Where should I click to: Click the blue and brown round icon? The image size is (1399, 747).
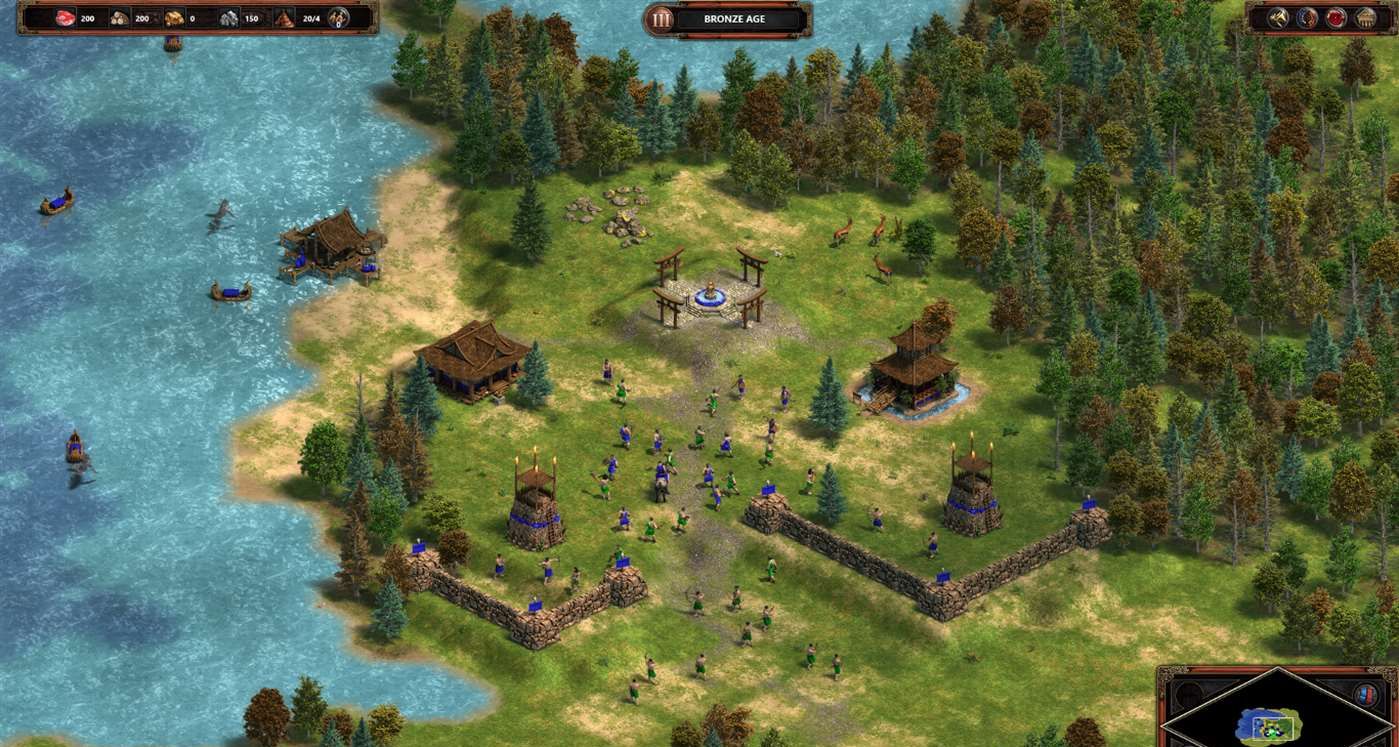[1307, 17]
